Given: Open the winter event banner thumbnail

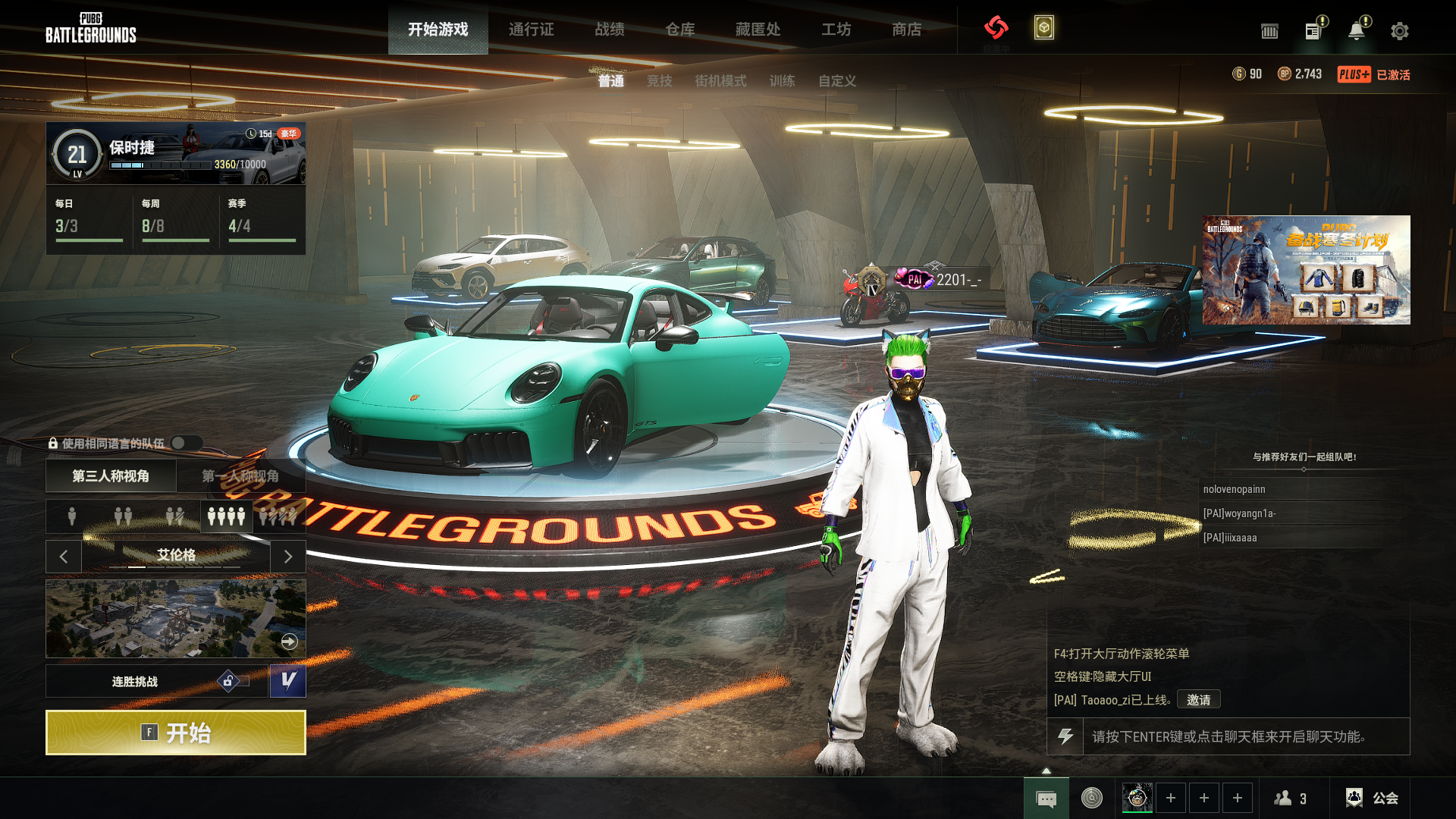Looking at the screenshot, I should click(1306, 270).
